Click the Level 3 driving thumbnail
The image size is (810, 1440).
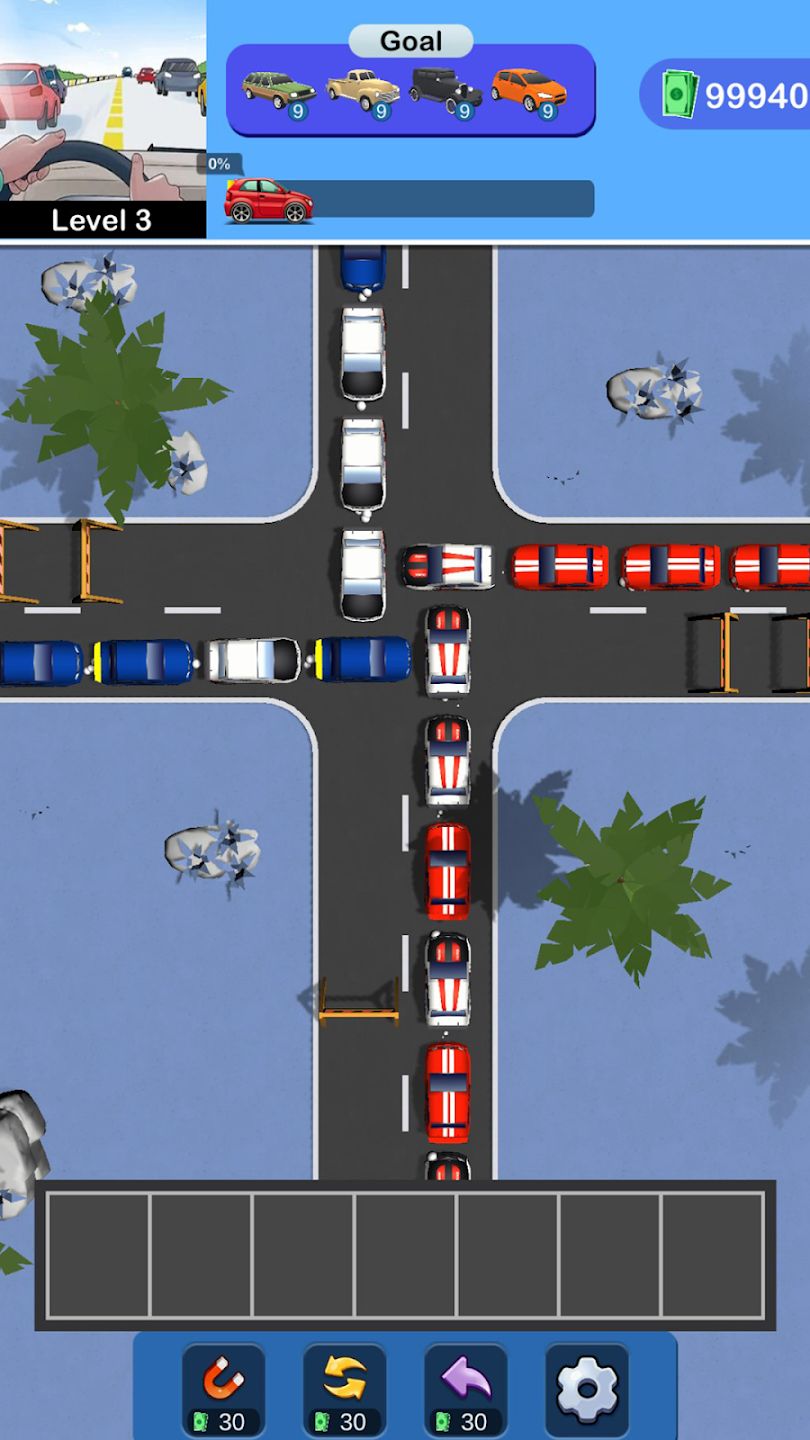pos(102,118)
